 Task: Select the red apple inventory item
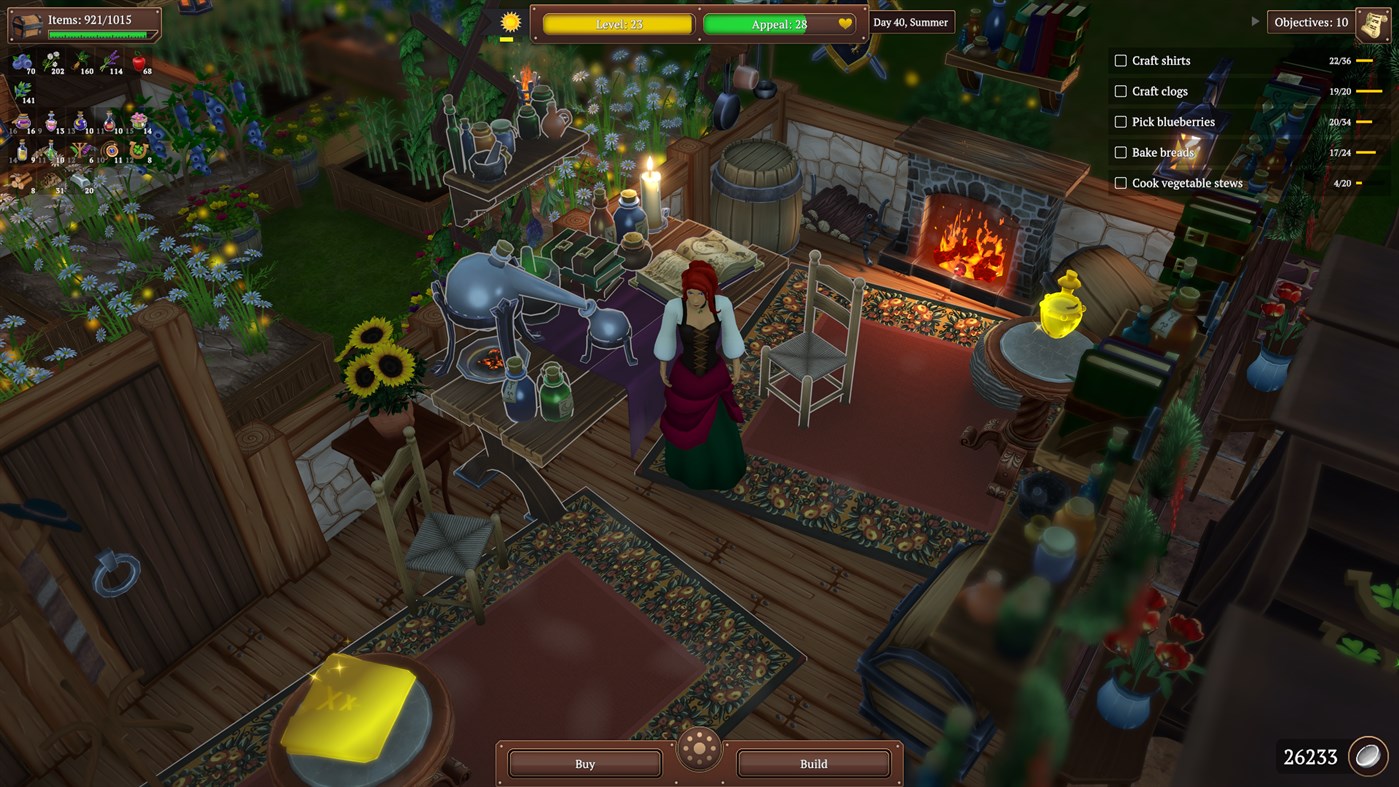141,61
